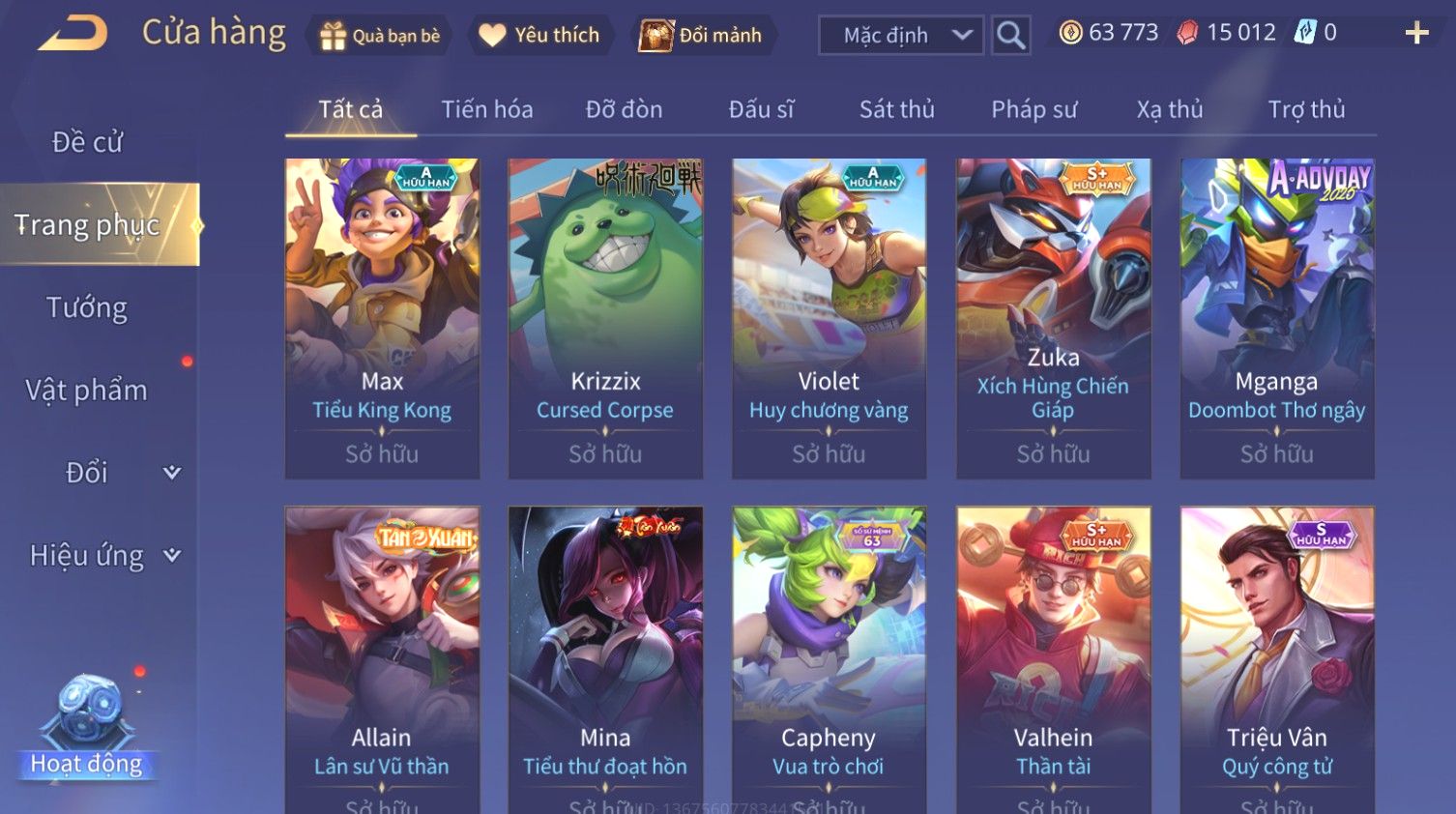Expand the Hiệu ứng menu entry

coord(102,556)
